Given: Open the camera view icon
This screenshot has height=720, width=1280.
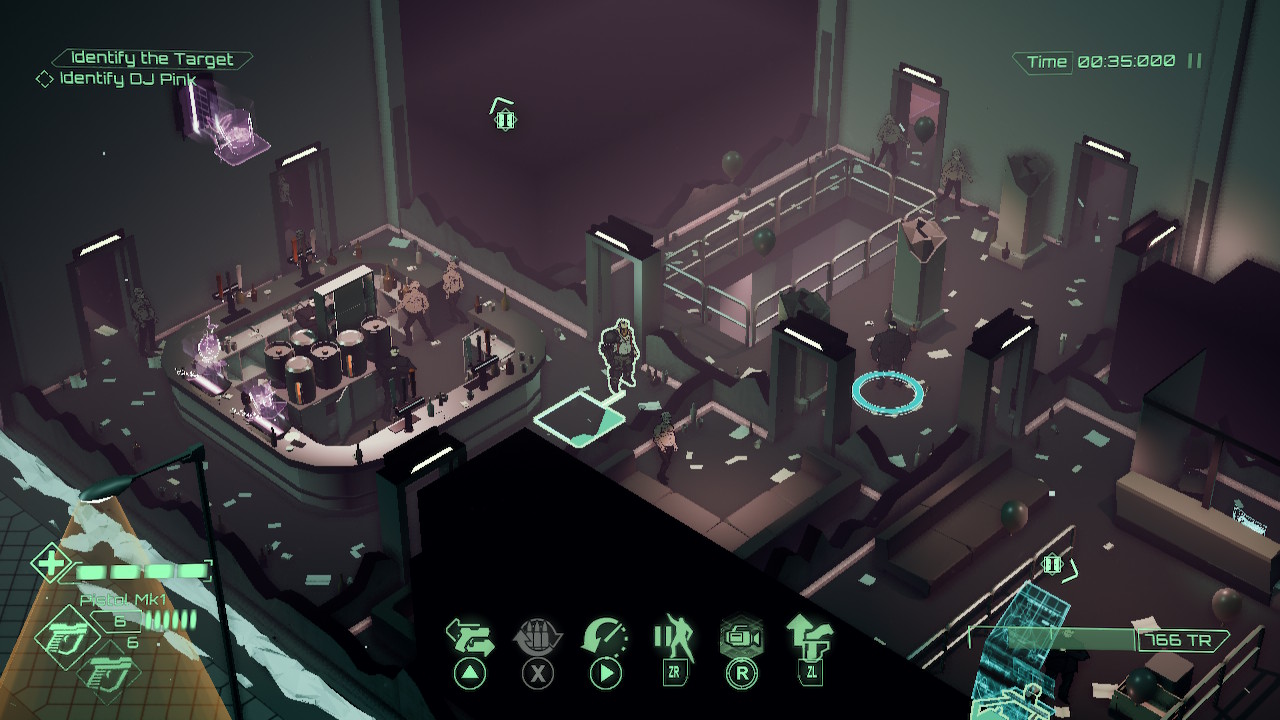Looking at the screenshot, I should [x=741, y=637].
